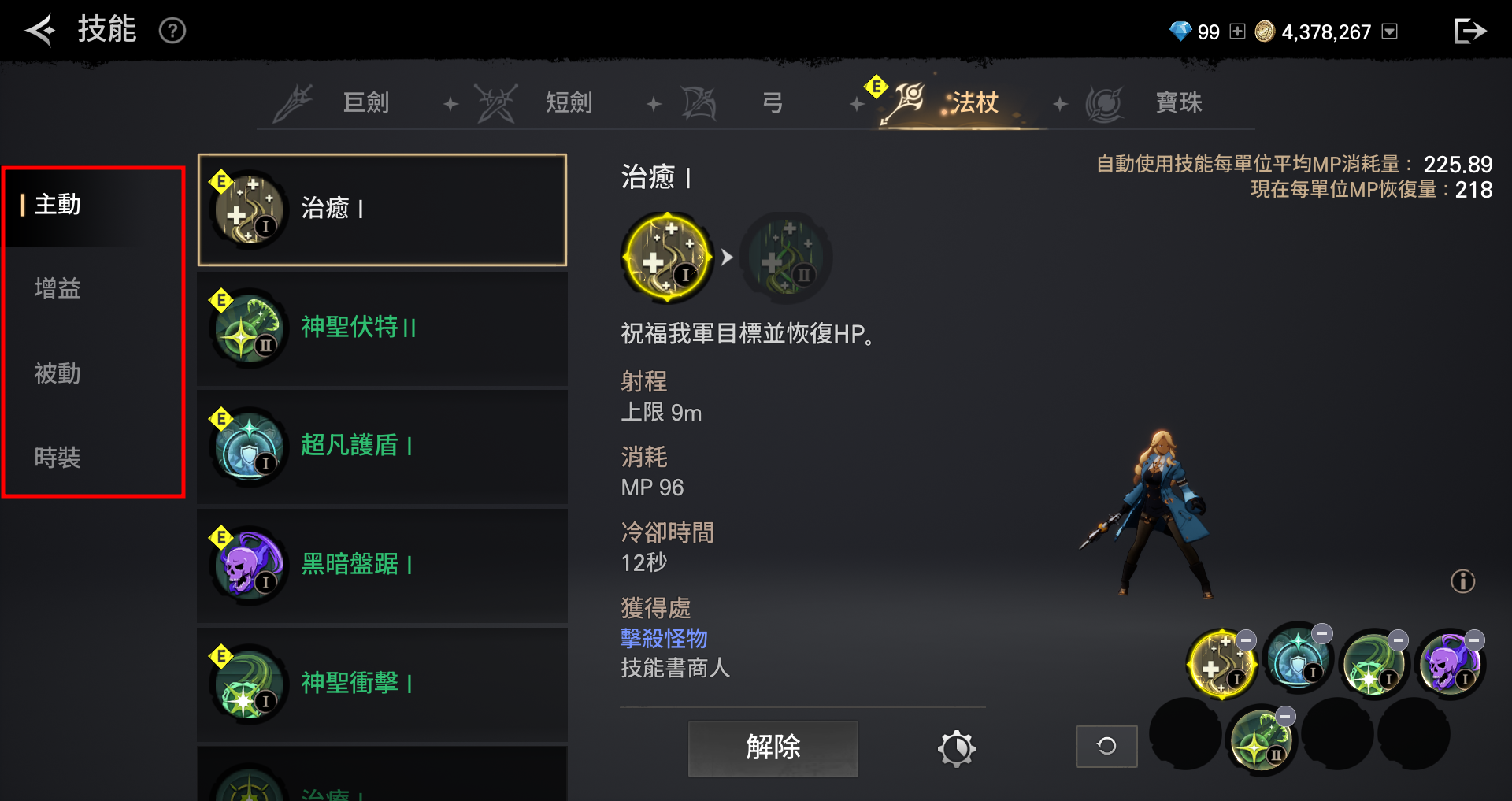Screen dimensions: 1512x801
Task: Pick the 神聖衝擊 I skill row
Action: click(x=382, y=684)
